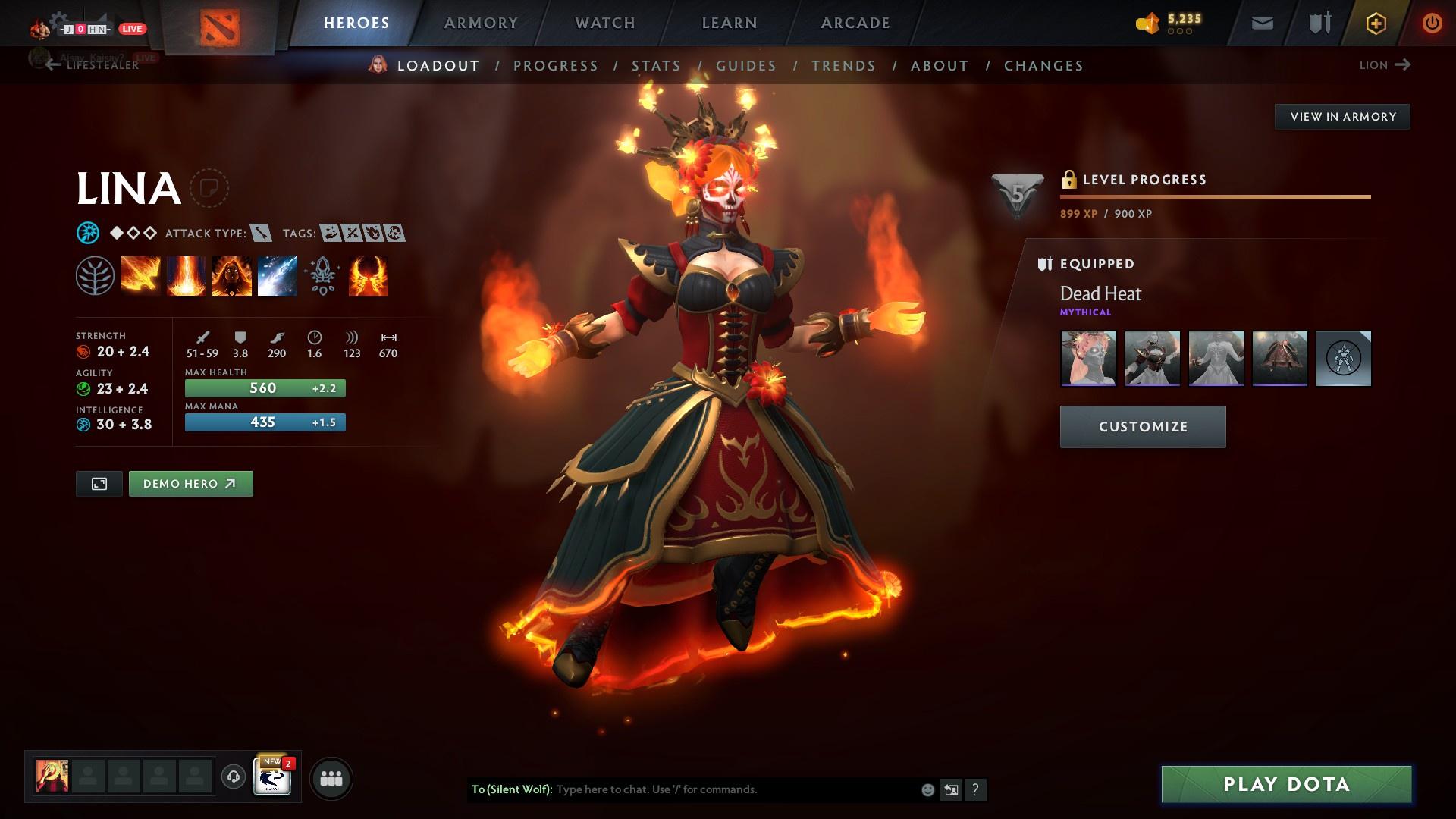Click the power button icon top right
The image size is (1456, 819).
click(x=1431, y=23)
